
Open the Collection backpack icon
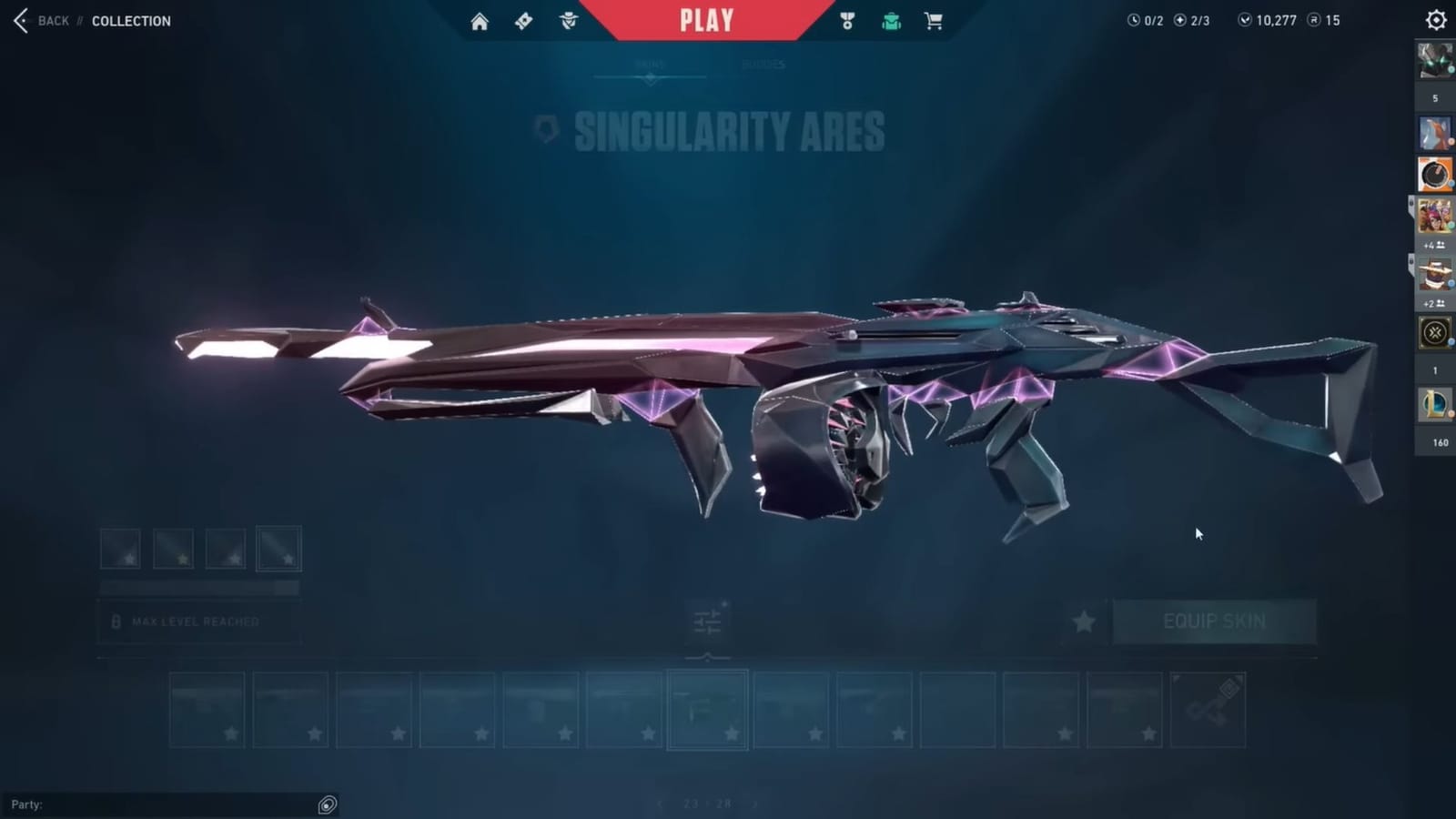pos(891,20)
